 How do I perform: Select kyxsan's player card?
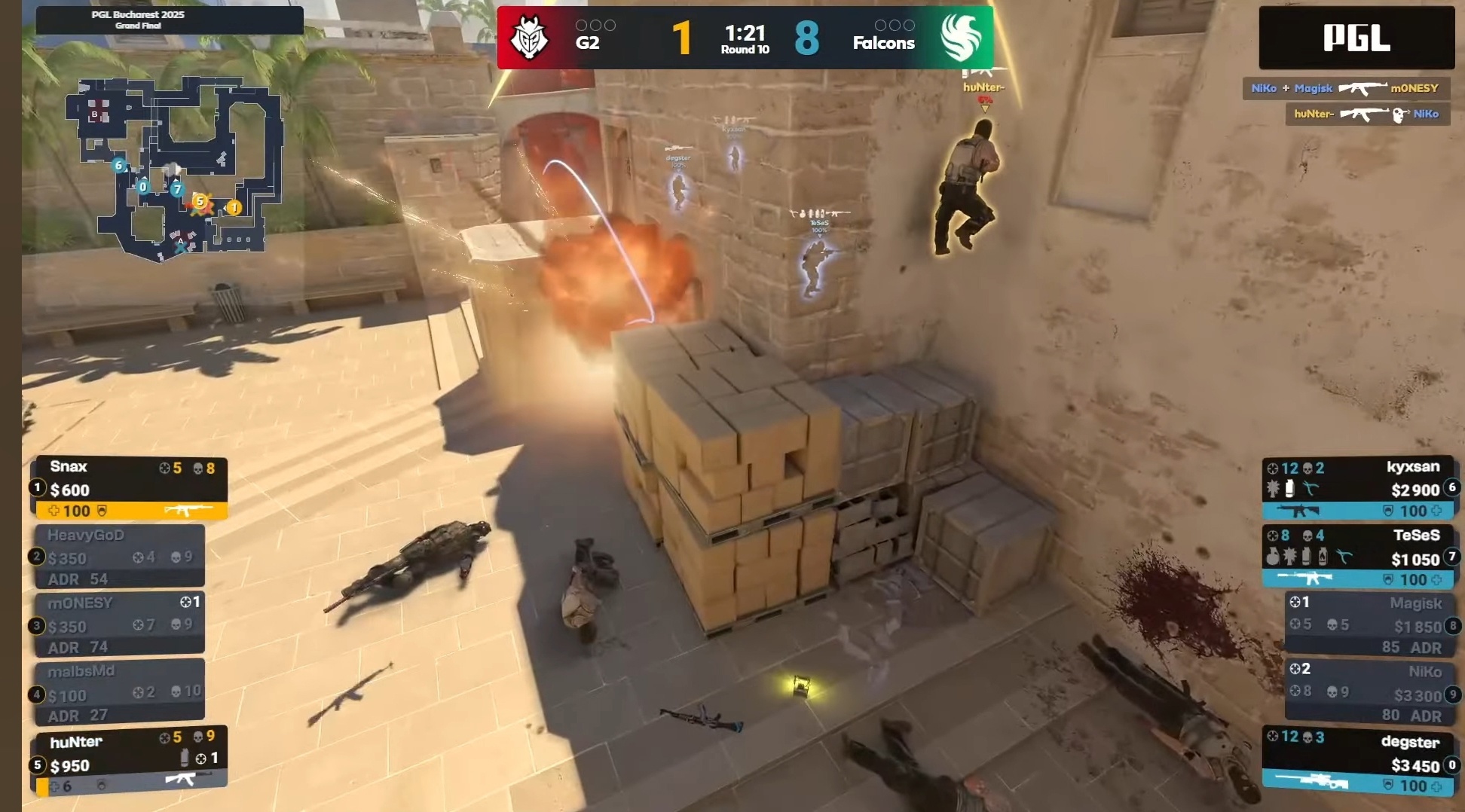coord(1360,488)
